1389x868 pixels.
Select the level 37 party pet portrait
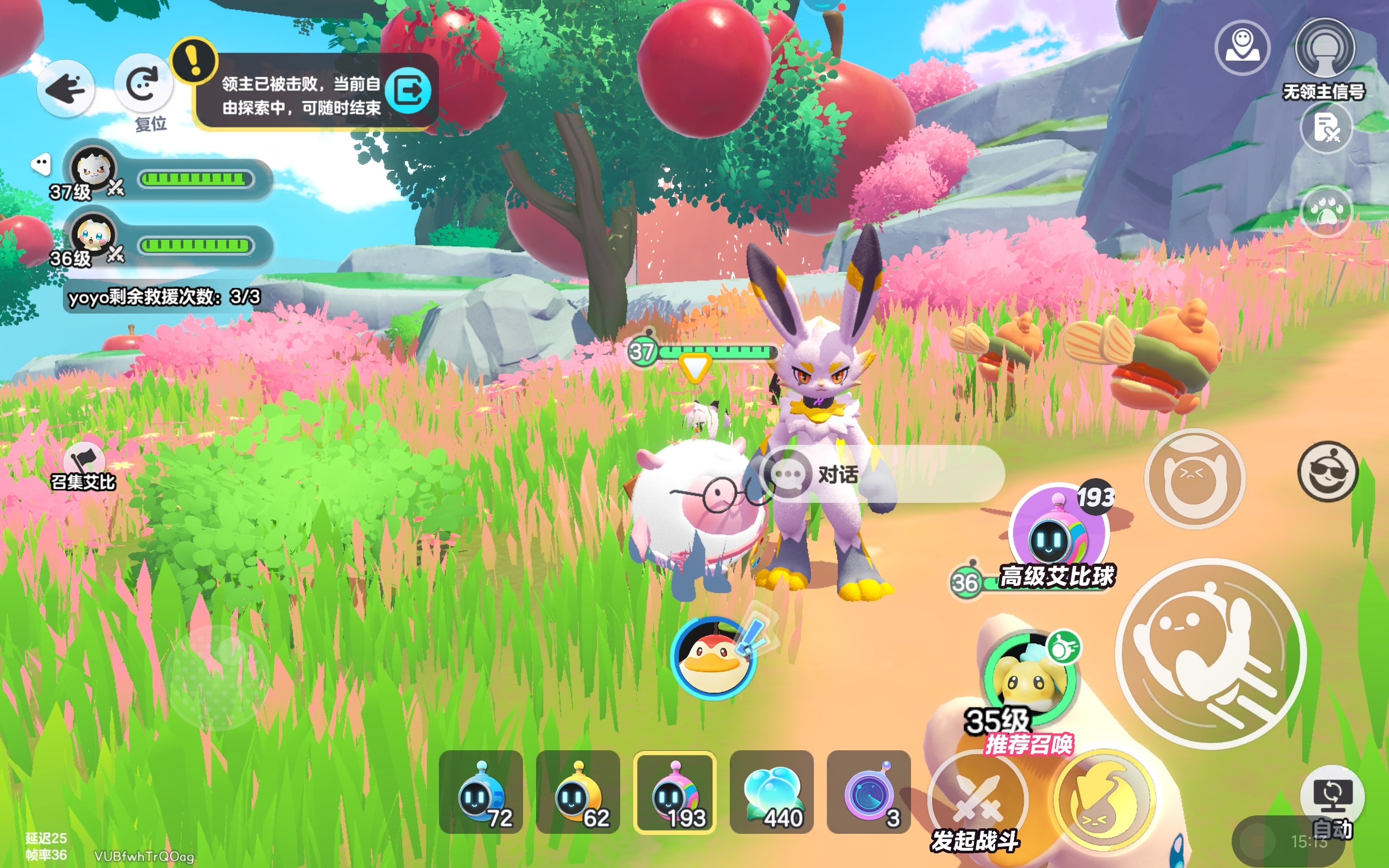click(93, 169)
